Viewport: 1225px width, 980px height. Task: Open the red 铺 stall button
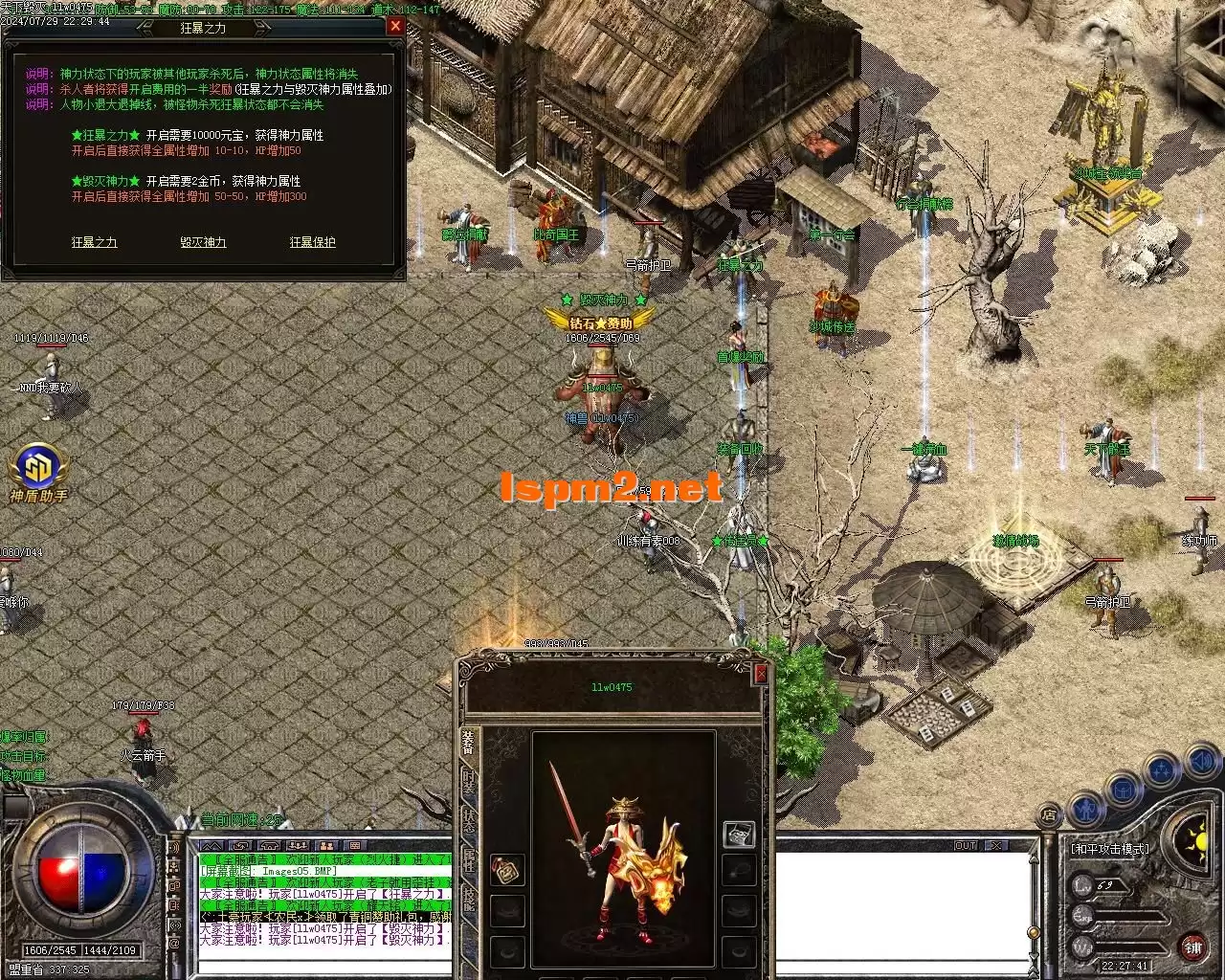click(x=1193, y=948)
